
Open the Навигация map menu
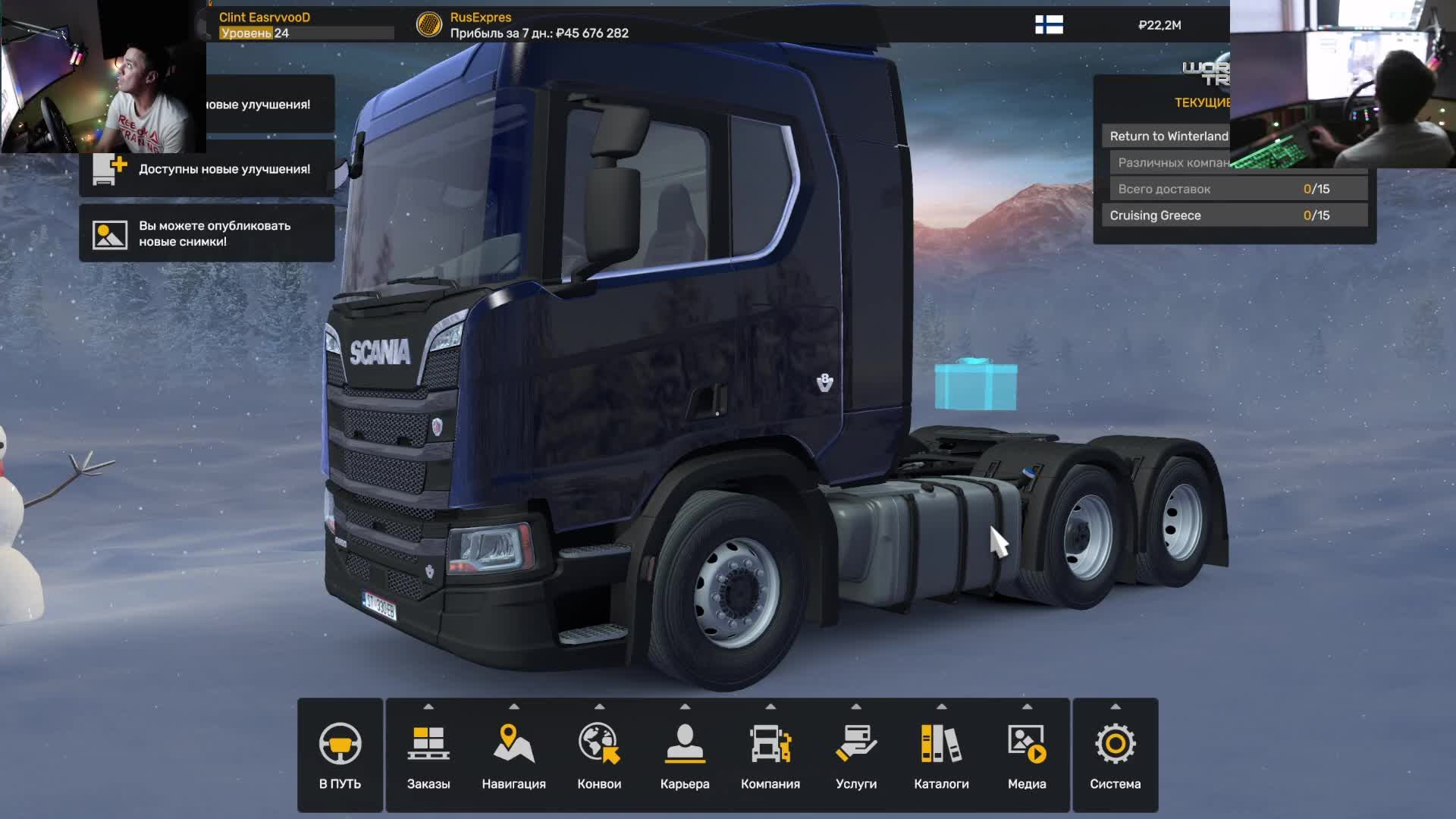(513, 755)
